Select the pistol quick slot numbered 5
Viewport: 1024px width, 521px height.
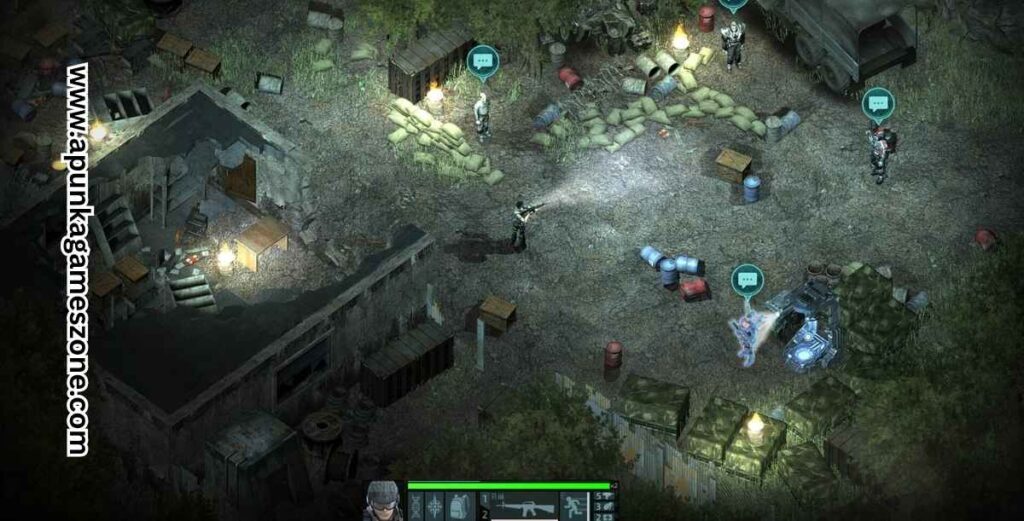point(606,496)
